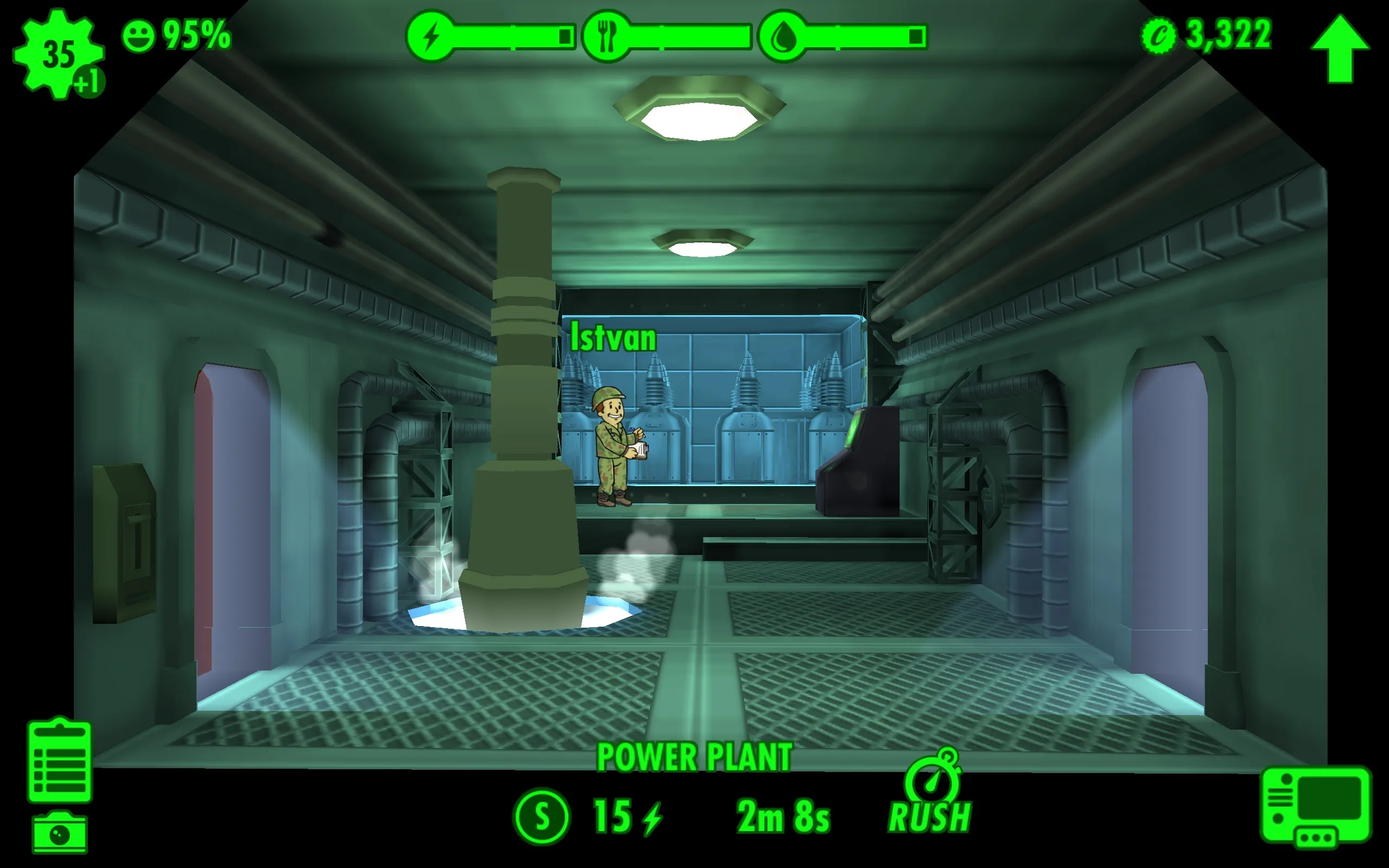Check the water resource droplet icon
The width and height of the screenshot is (1389, 868).
783,36
